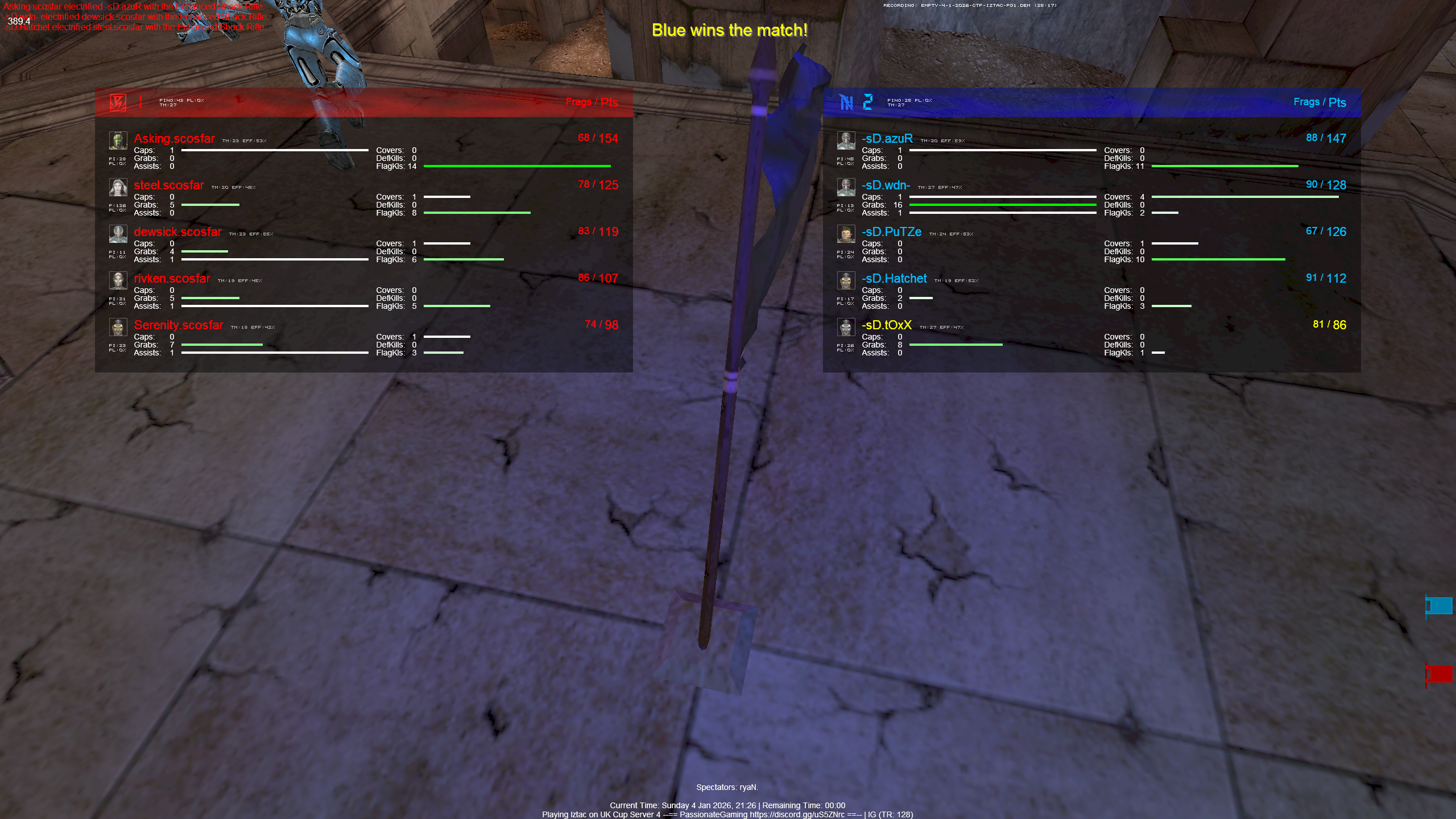Click the blue team emblem in the scoreboard header
This screenshot has height=819, width=1456.
tap(847, 102)
